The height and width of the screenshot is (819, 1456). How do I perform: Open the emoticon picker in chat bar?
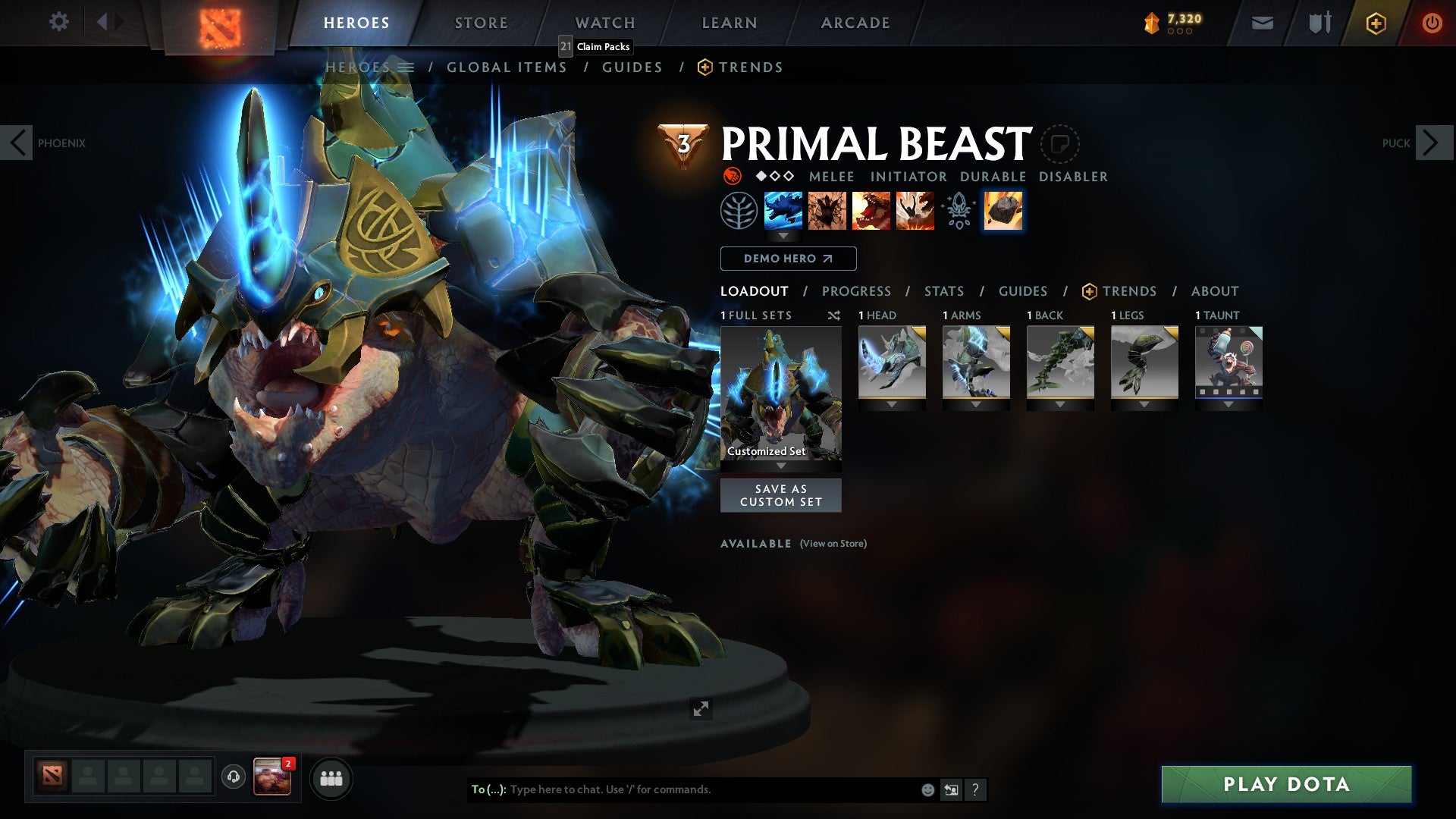[927, 789]
